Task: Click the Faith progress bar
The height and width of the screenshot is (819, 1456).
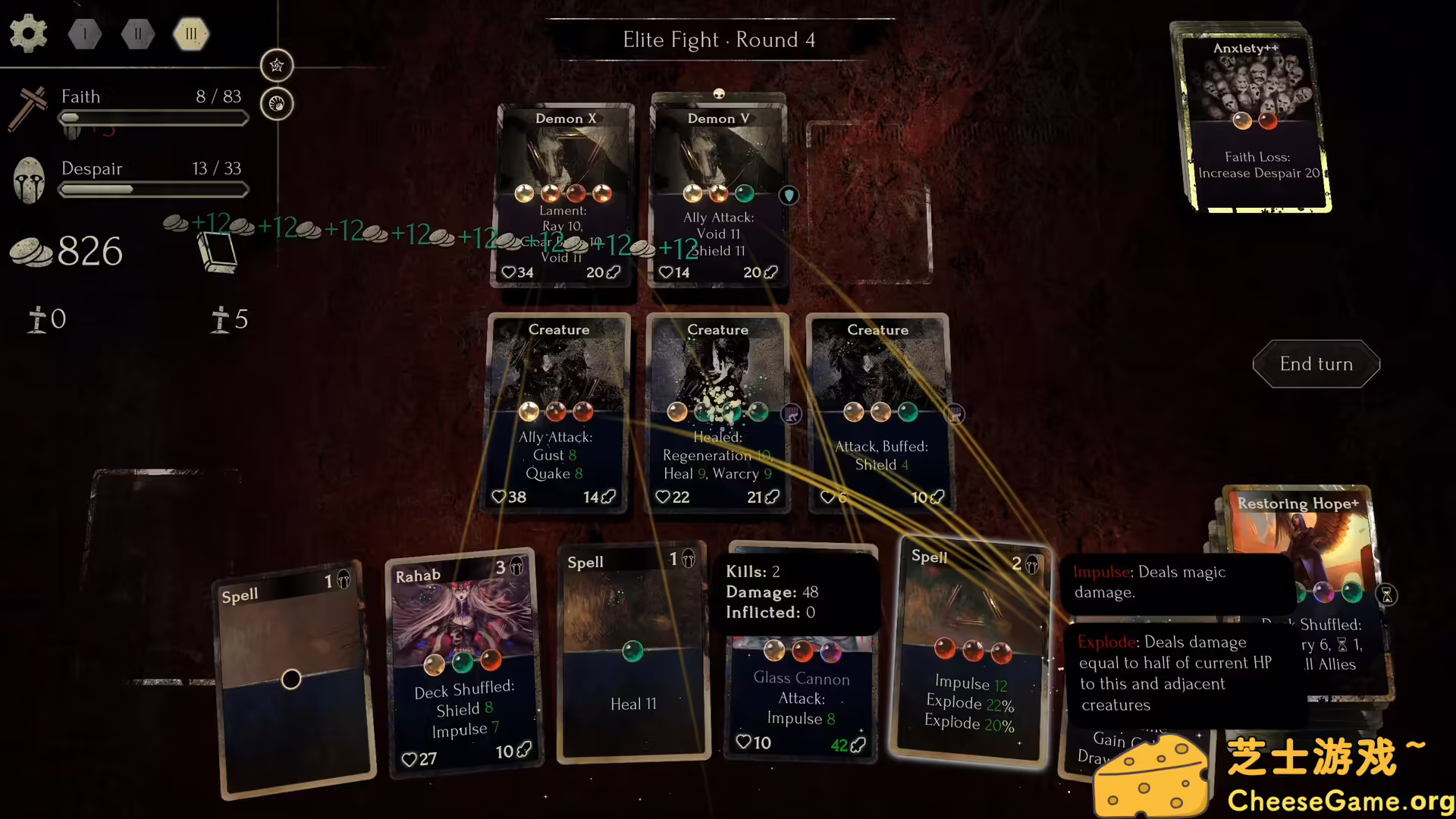Action: click(x=153, y=118)
